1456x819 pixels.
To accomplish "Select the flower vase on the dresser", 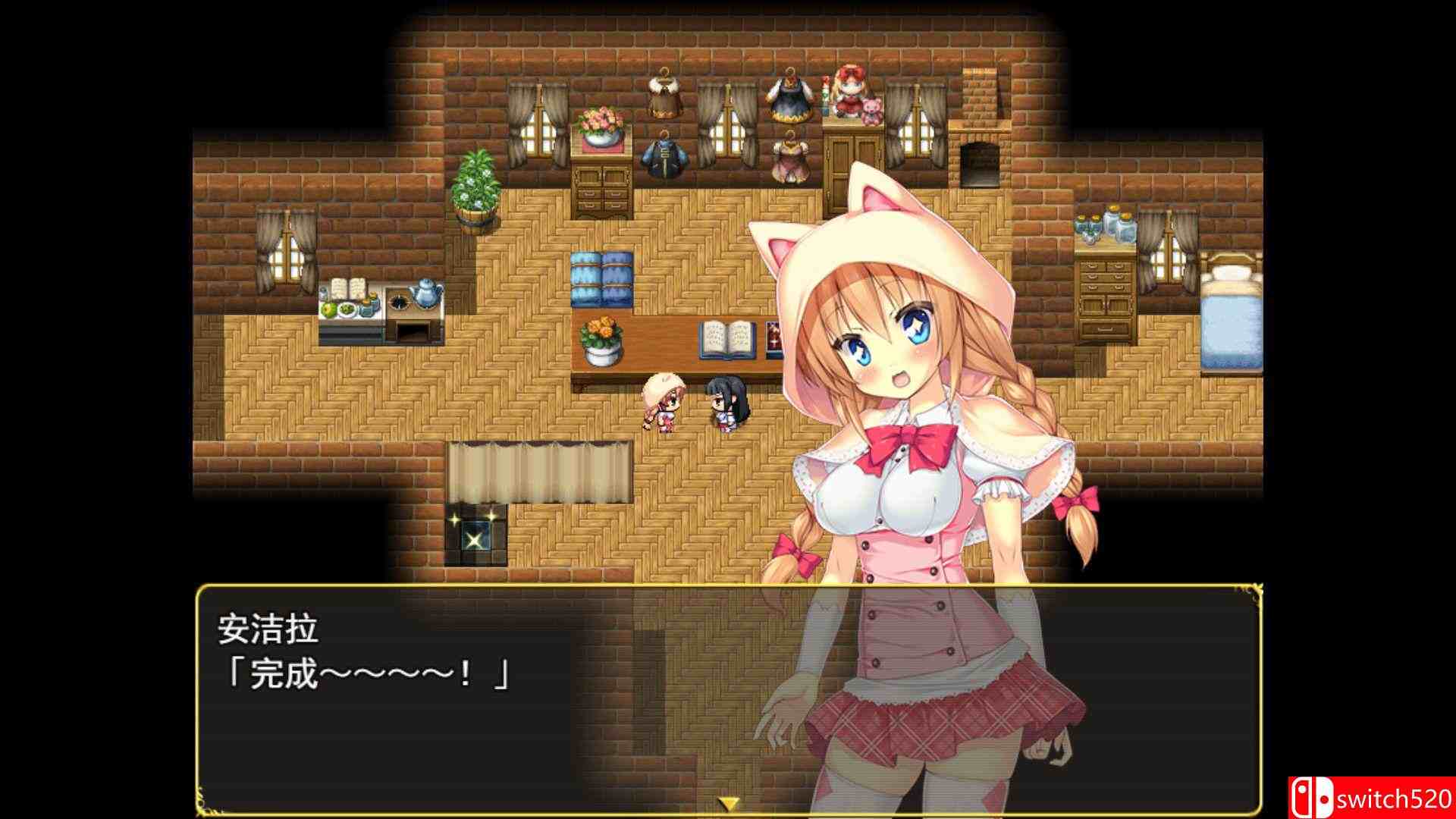I will (603, 125).
